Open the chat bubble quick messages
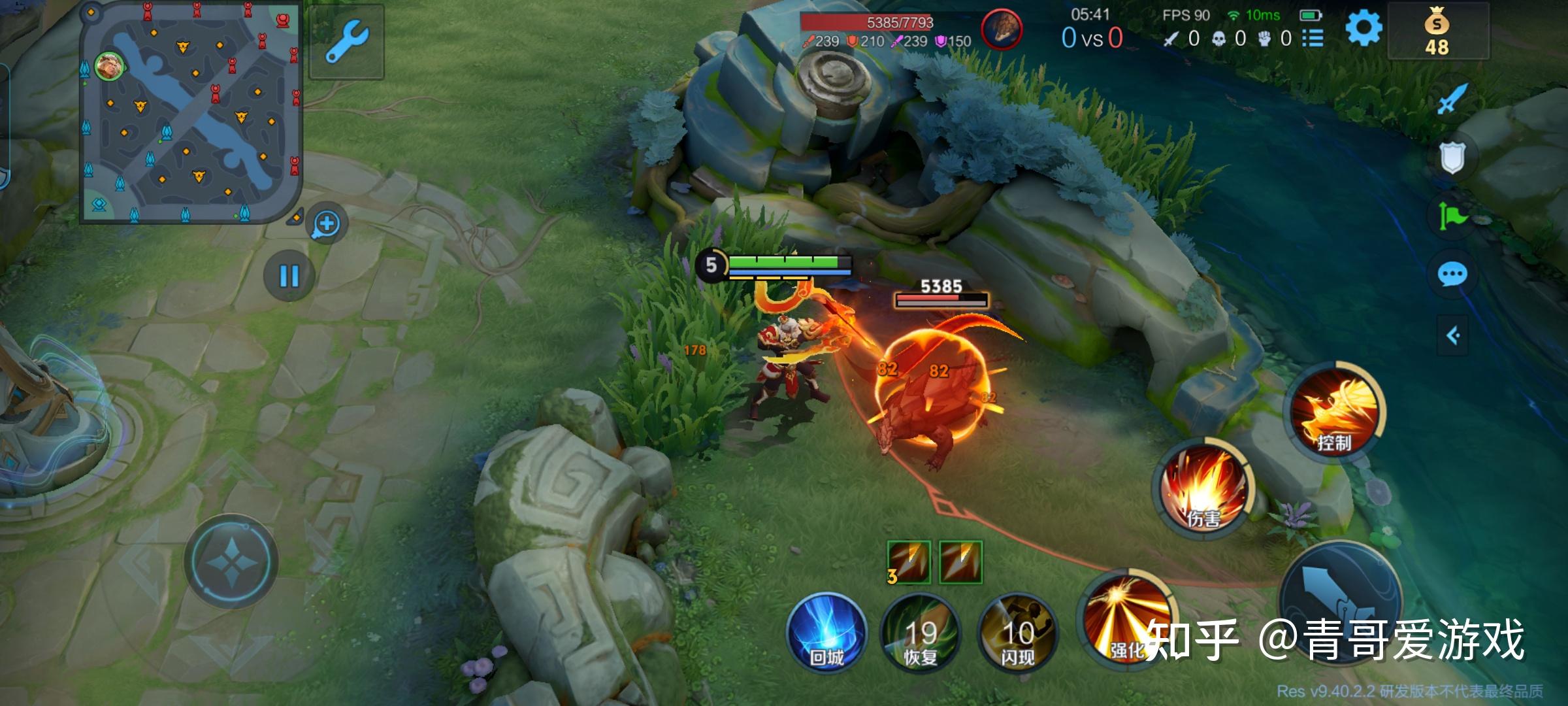The image size is (1568, 706). pyautogui.click(x=1452, y=275)
